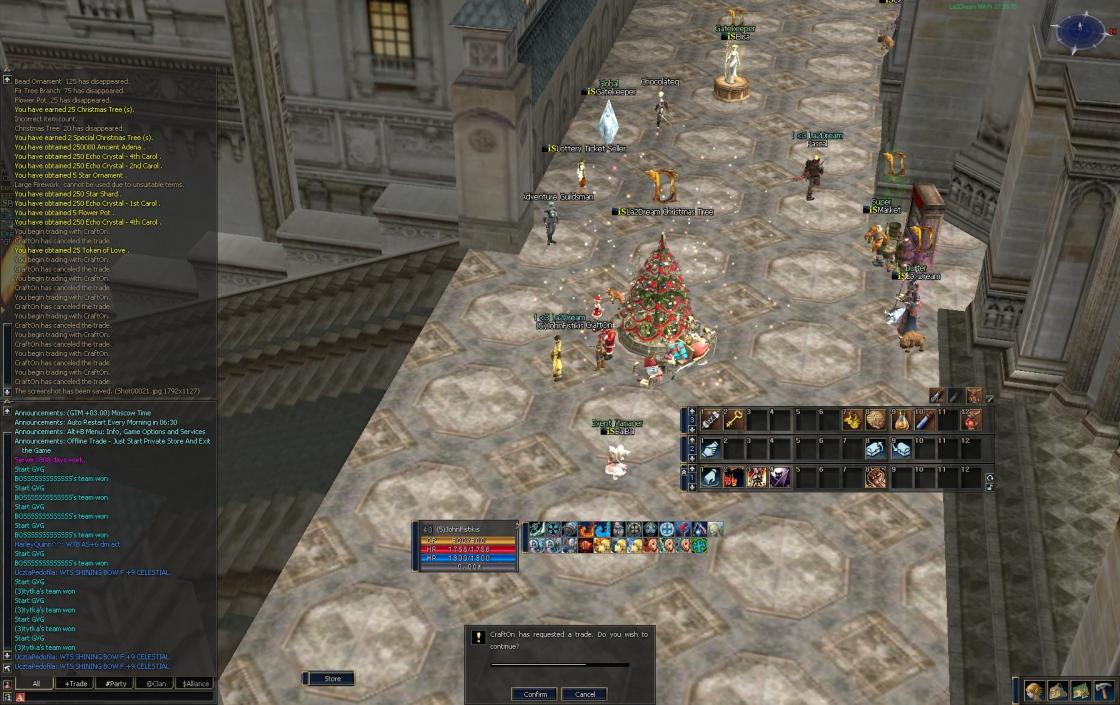Viewport: 1120px width, 705px height.
Task: Open the map icon in the menu bar
Action: pos(1081,691)
